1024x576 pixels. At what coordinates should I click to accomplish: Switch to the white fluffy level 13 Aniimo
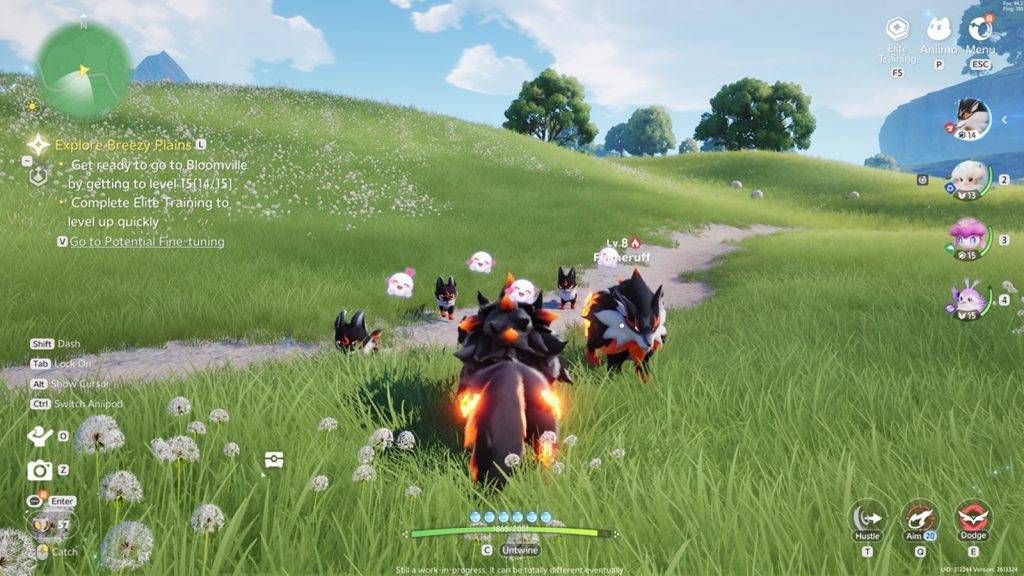968,181
